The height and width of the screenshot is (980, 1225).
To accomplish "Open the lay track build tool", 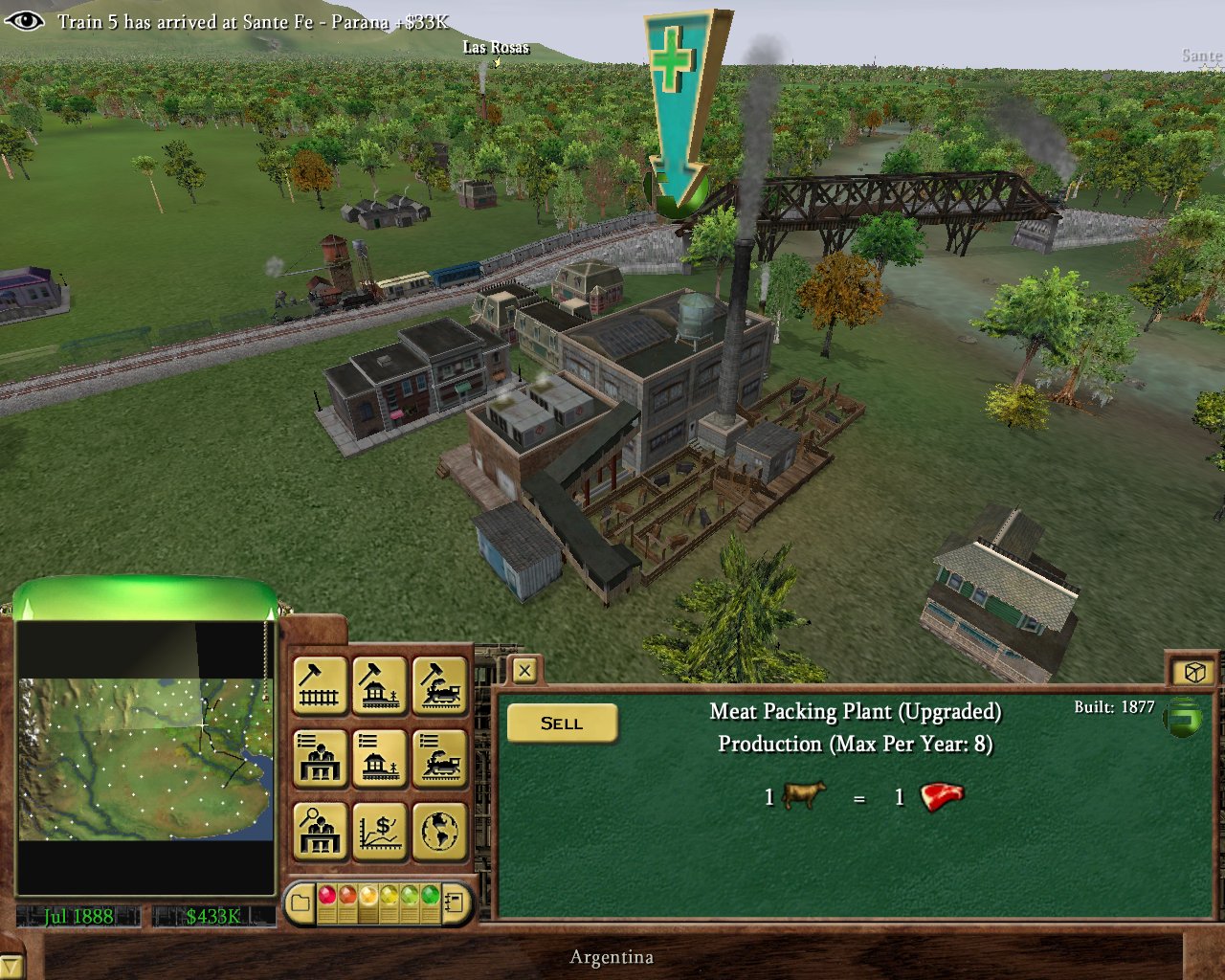I will pyautogui.click(x=320, y=684).
